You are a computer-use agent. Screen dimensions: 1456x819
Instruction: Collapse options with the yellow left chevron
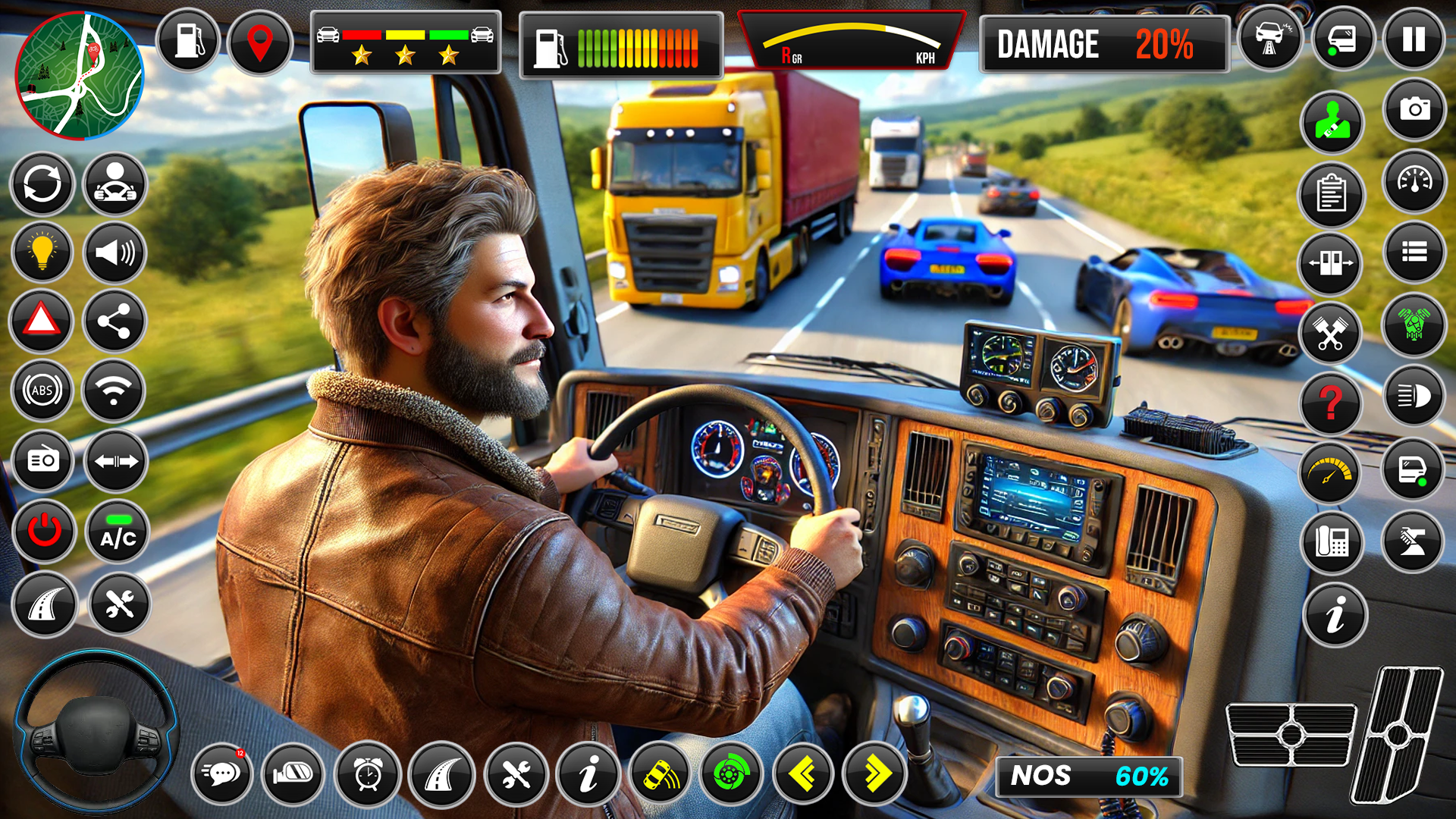(x=805, y=774)
